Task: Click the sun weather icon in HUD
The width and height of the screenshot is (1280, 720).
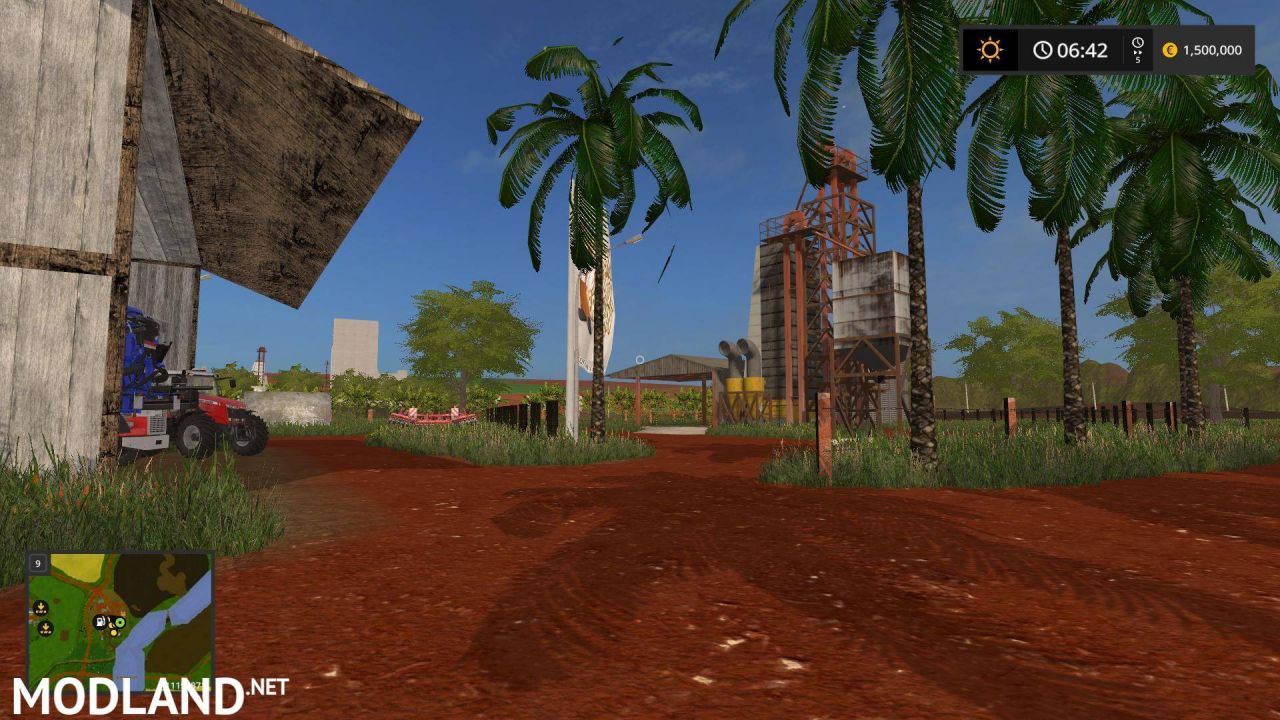Action: click(989, 50)
